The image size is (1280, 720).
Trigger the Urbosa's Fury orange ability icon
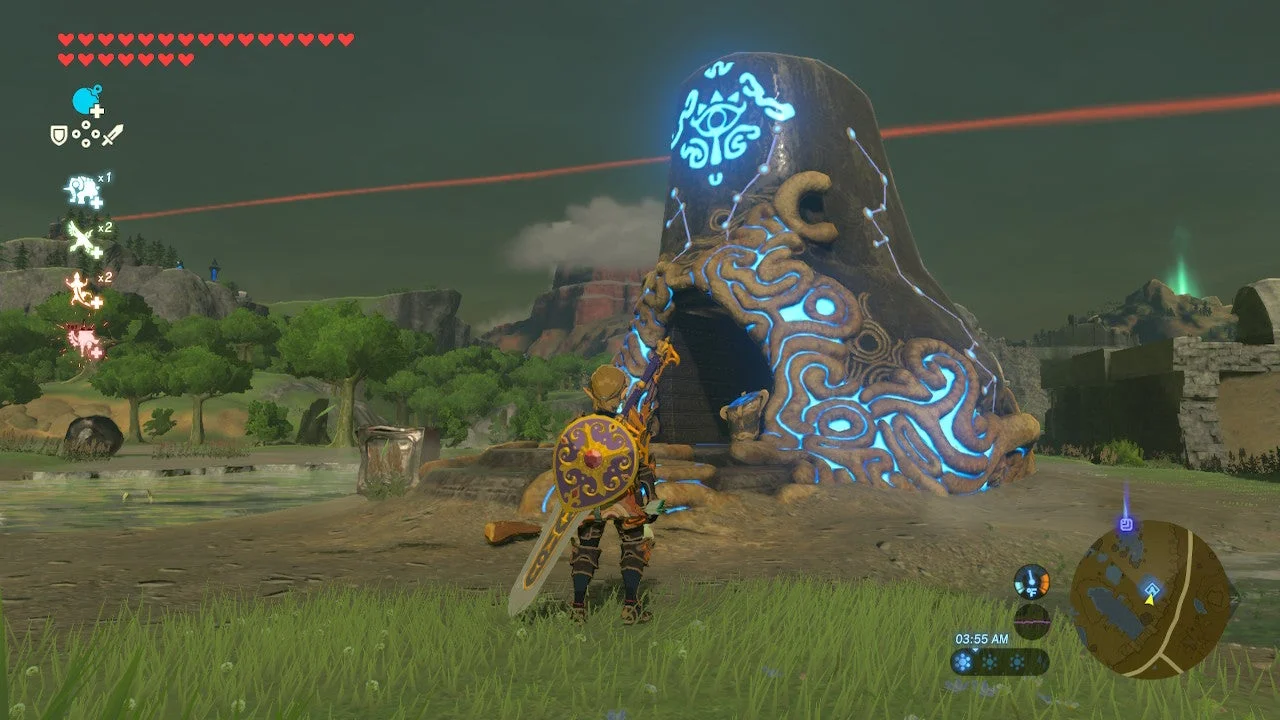pos(78,288)
